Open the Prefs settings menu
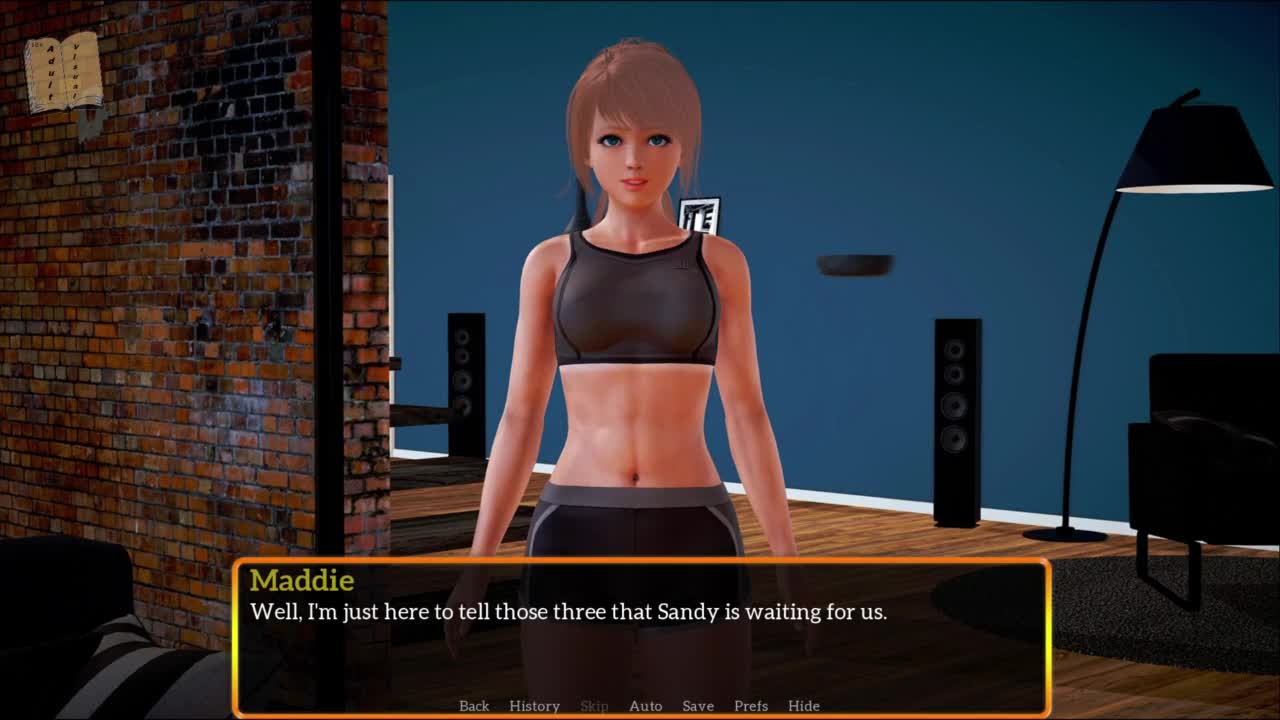The width and height of the screenshot is (1280, 720). pos(751,706)
